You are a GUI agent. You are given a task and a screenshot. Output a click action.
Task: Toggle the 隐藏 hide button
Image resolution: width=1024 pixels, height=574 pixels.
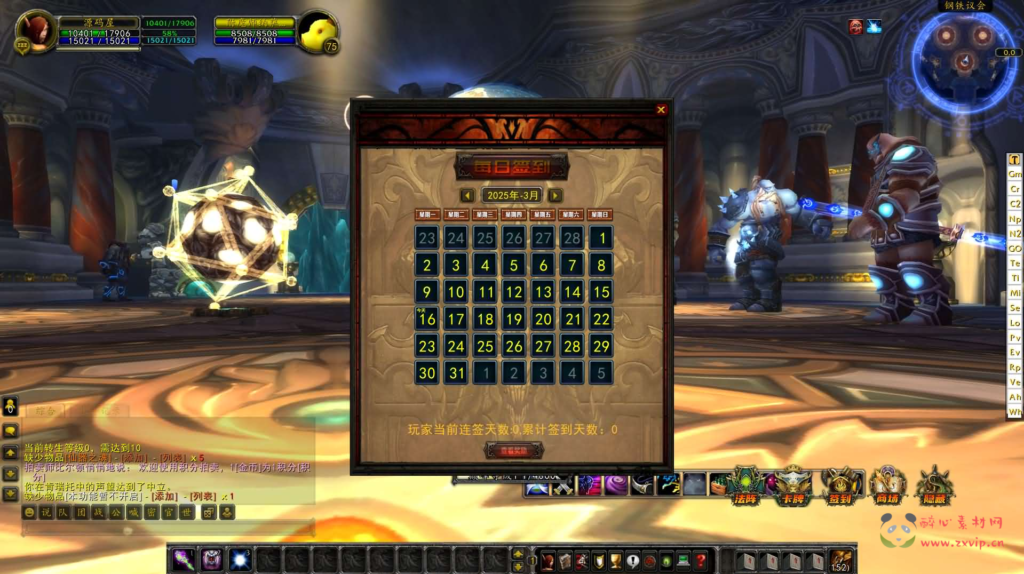click(935, 484)
